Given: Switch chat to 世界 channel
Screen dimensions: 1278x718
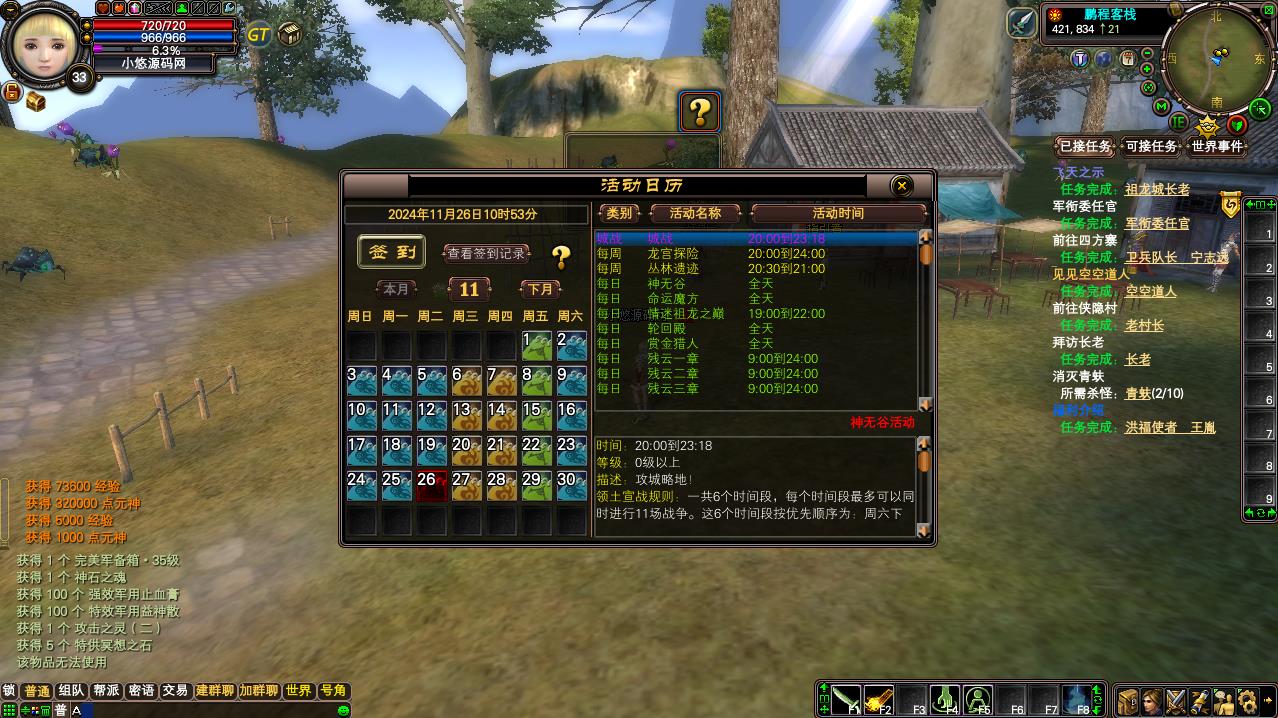Looking at the screenshot, I should [x=298, y=691].
